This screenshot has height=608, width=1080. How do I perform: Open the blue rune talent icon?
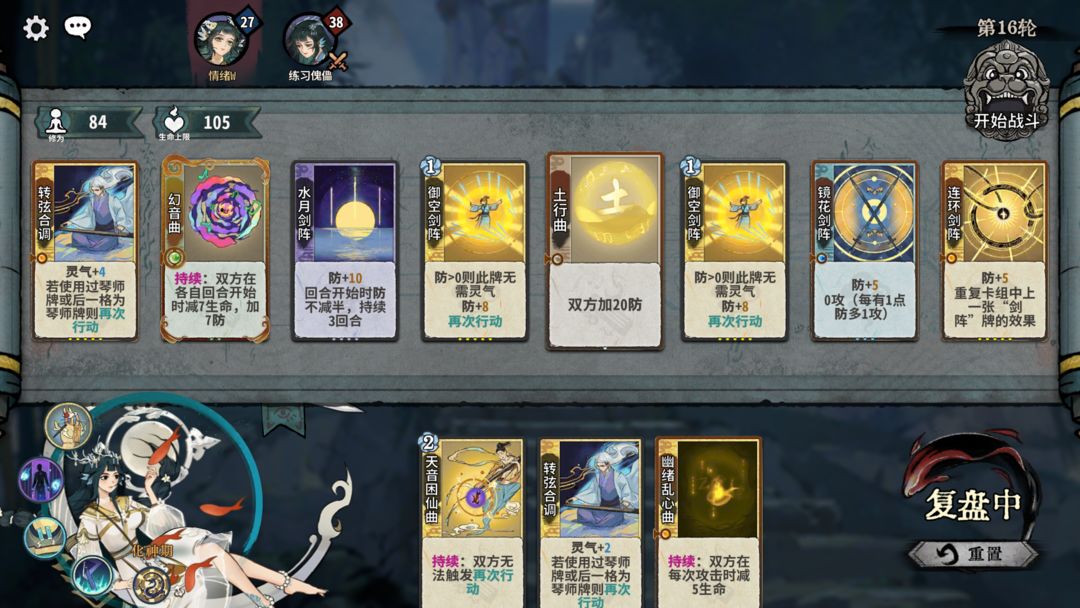click(93, 576)
